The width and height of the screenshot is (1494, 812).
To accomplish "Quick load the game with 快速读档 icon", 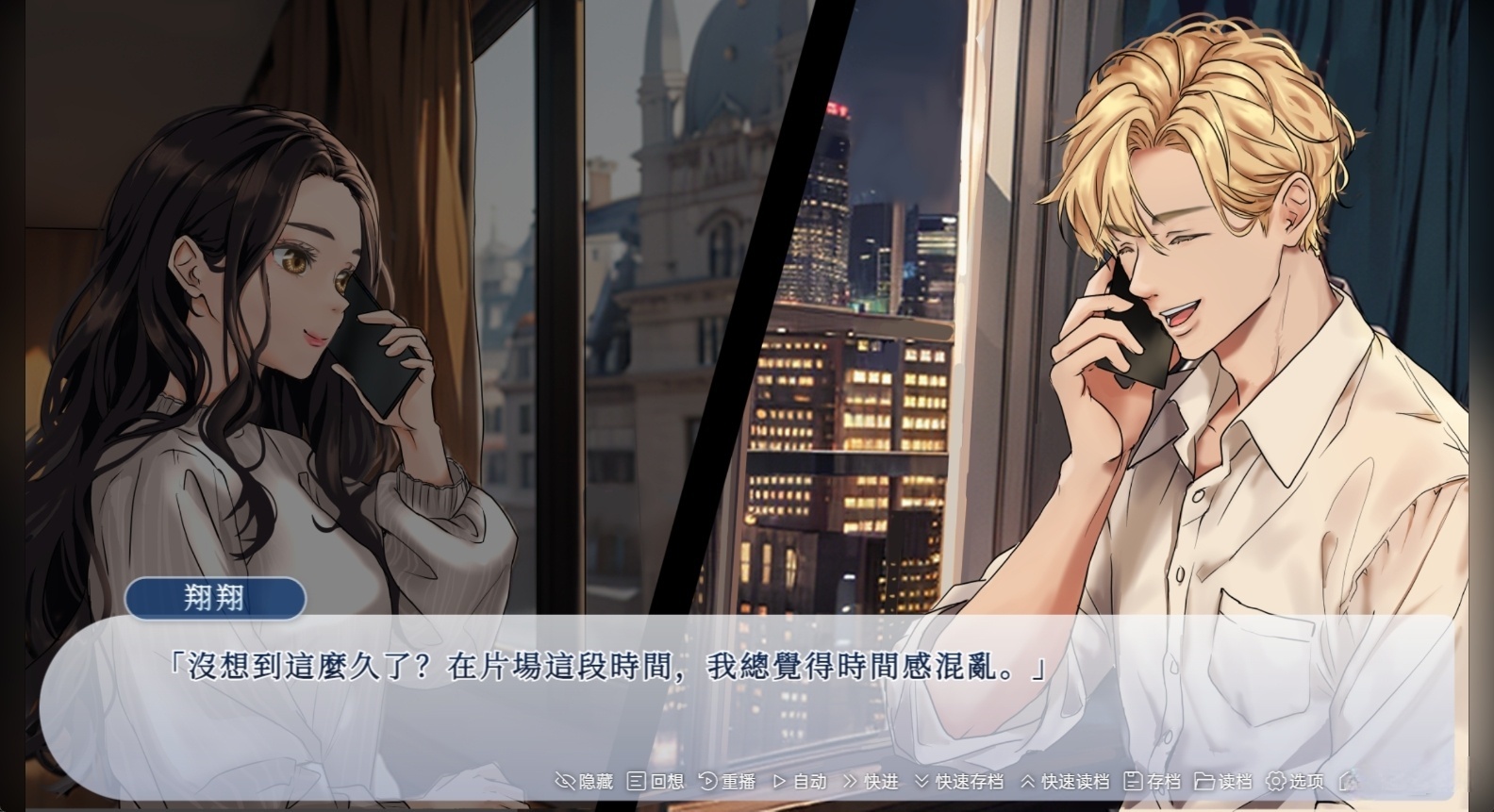I will coord(1029,781).
